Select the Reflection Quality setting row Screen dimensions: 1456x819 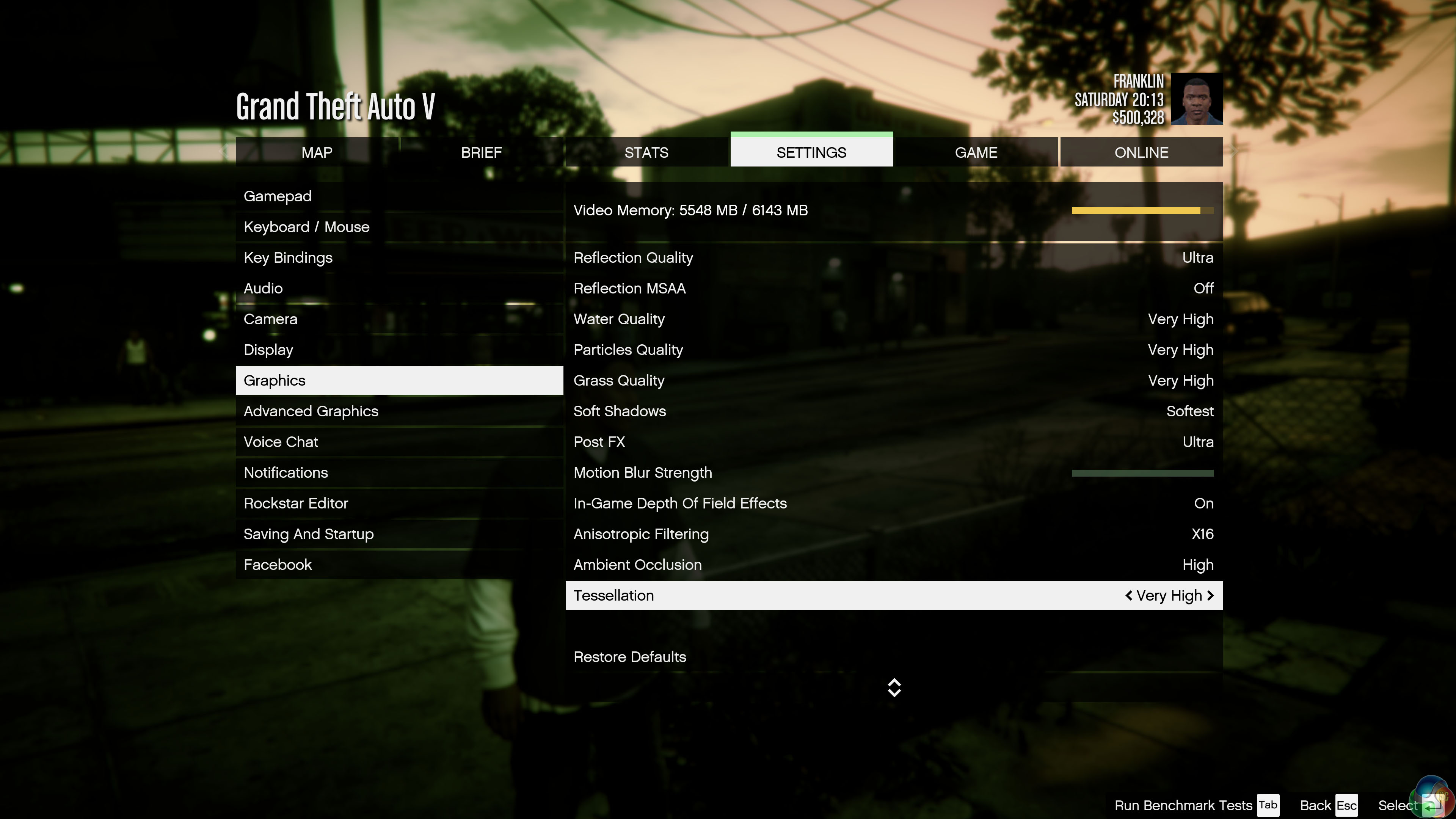point(893,258)
